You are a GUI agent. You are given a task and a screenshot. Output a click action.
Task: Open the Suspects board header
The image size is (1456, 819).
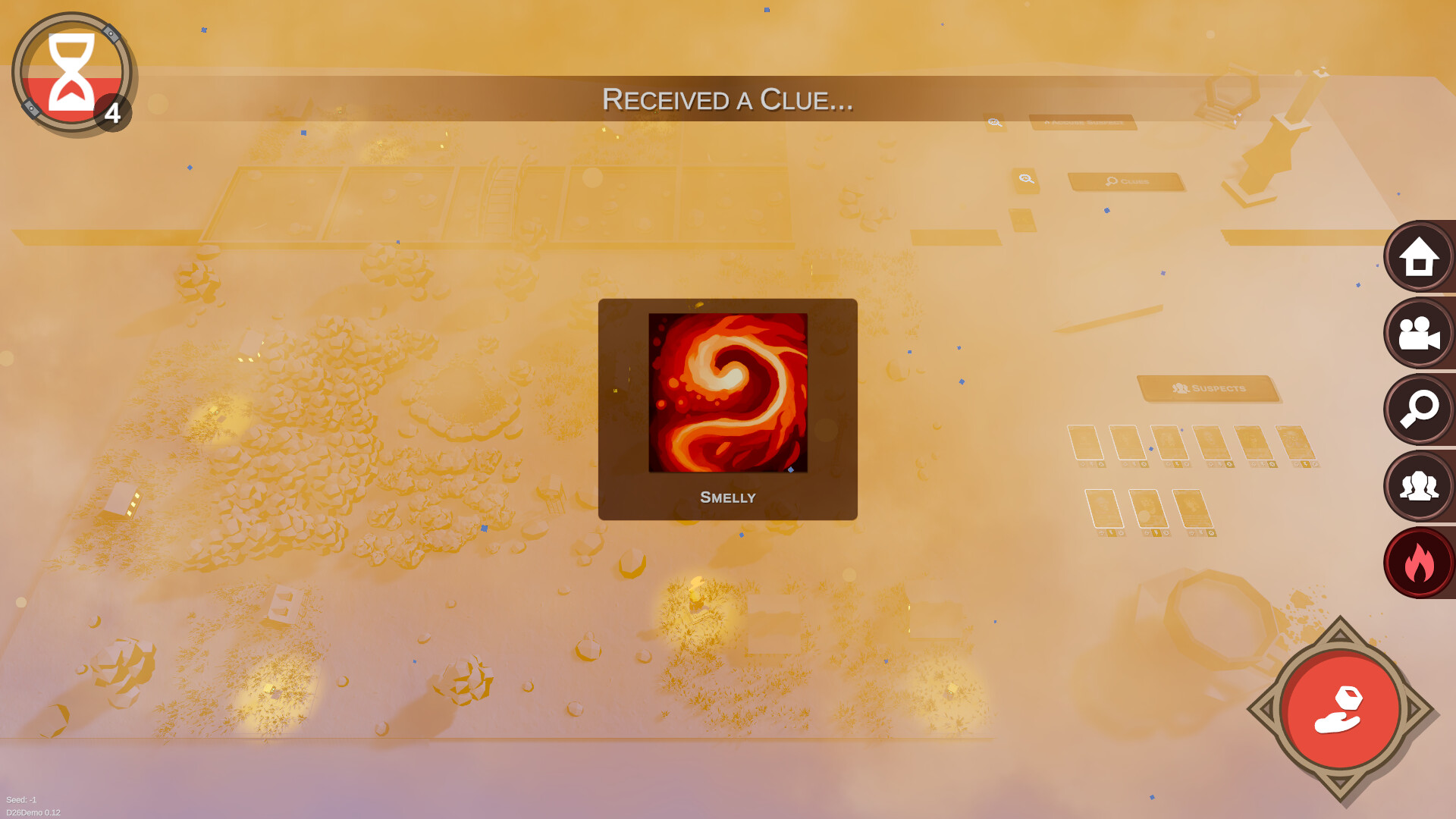[x=1206, y=388]
